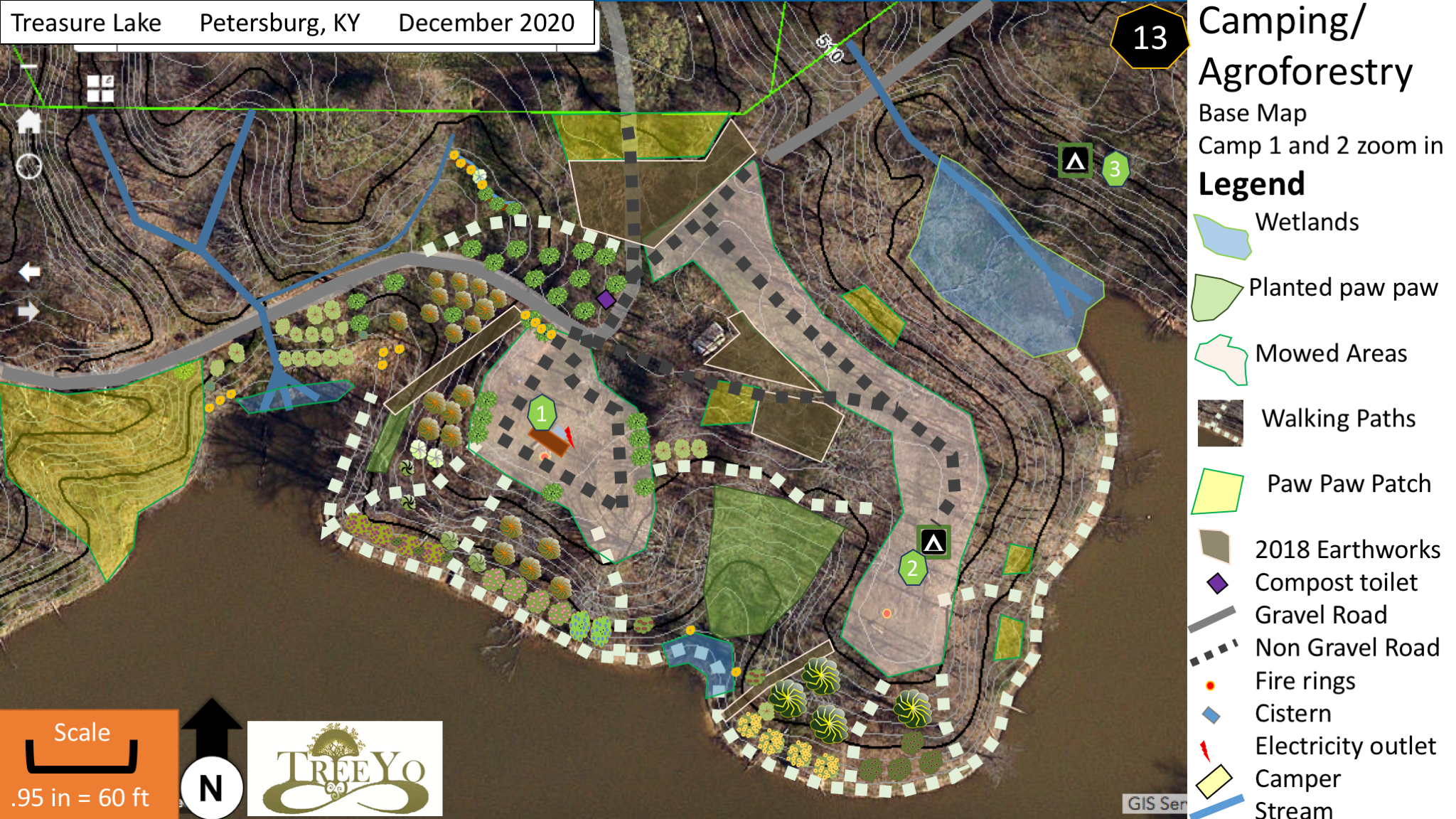
Task: Select the Camp 2 hexagon marker
Action: point(912,568)
